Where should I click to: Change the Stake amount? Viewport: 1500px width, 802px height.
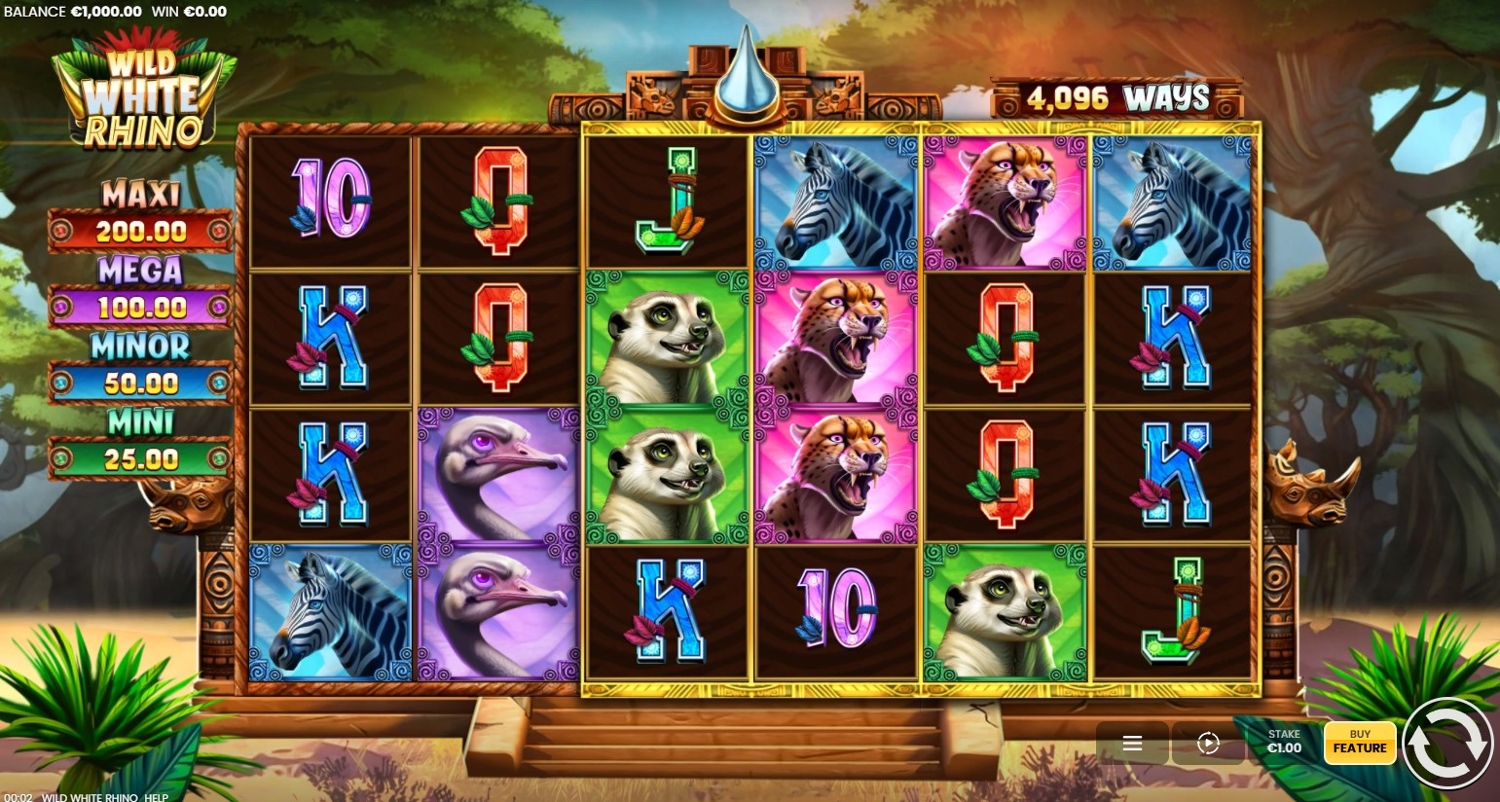click(x=1284, y=742)
